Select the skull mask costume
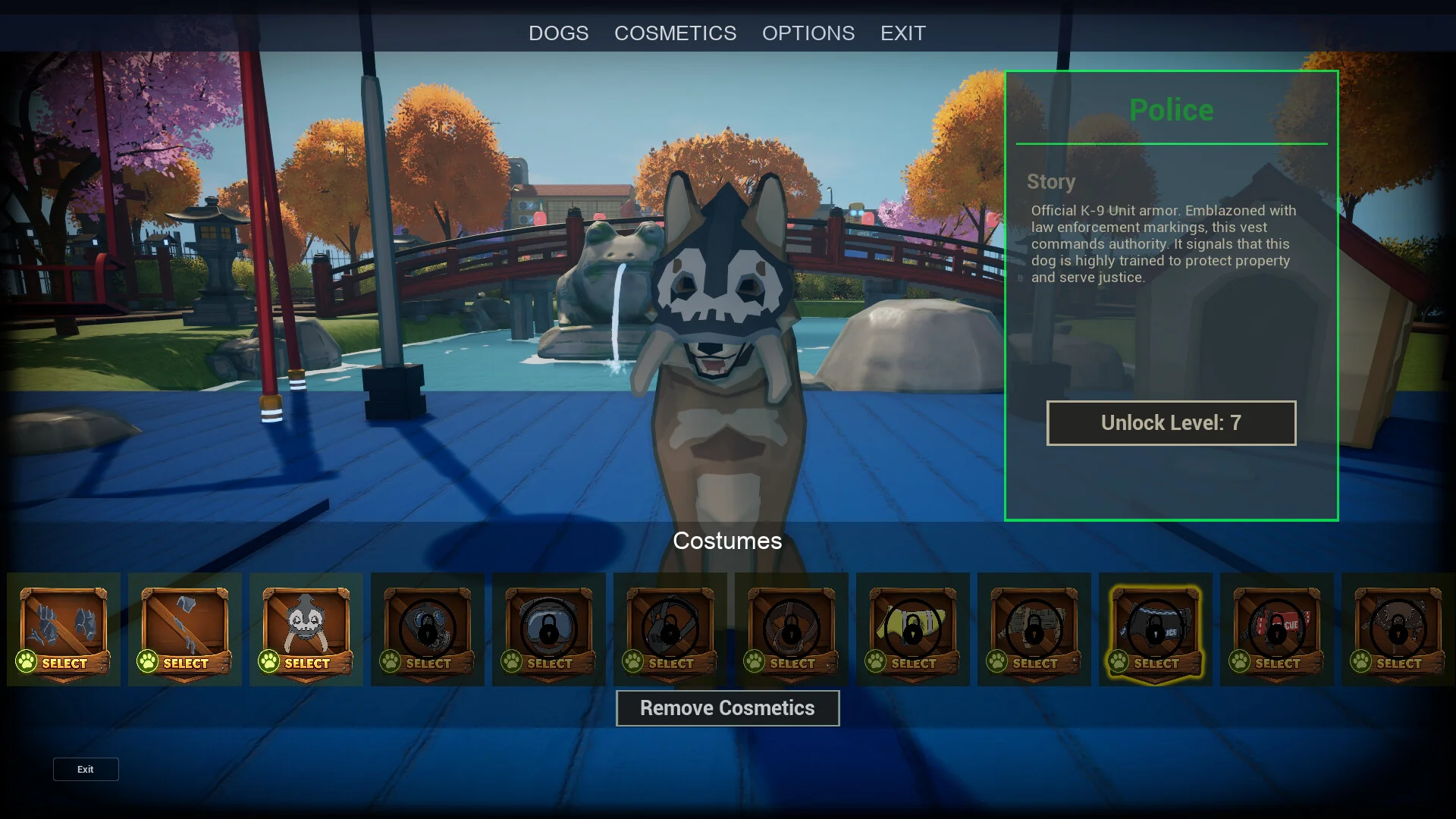Image resolution: width=1456 pixels, height=819 pixels. click(x=306, y=631)
